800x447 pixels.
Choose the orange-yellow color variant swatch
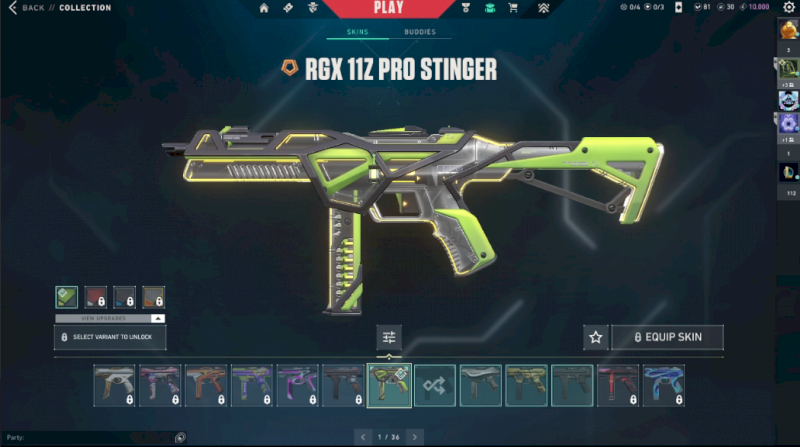[153, 297]
